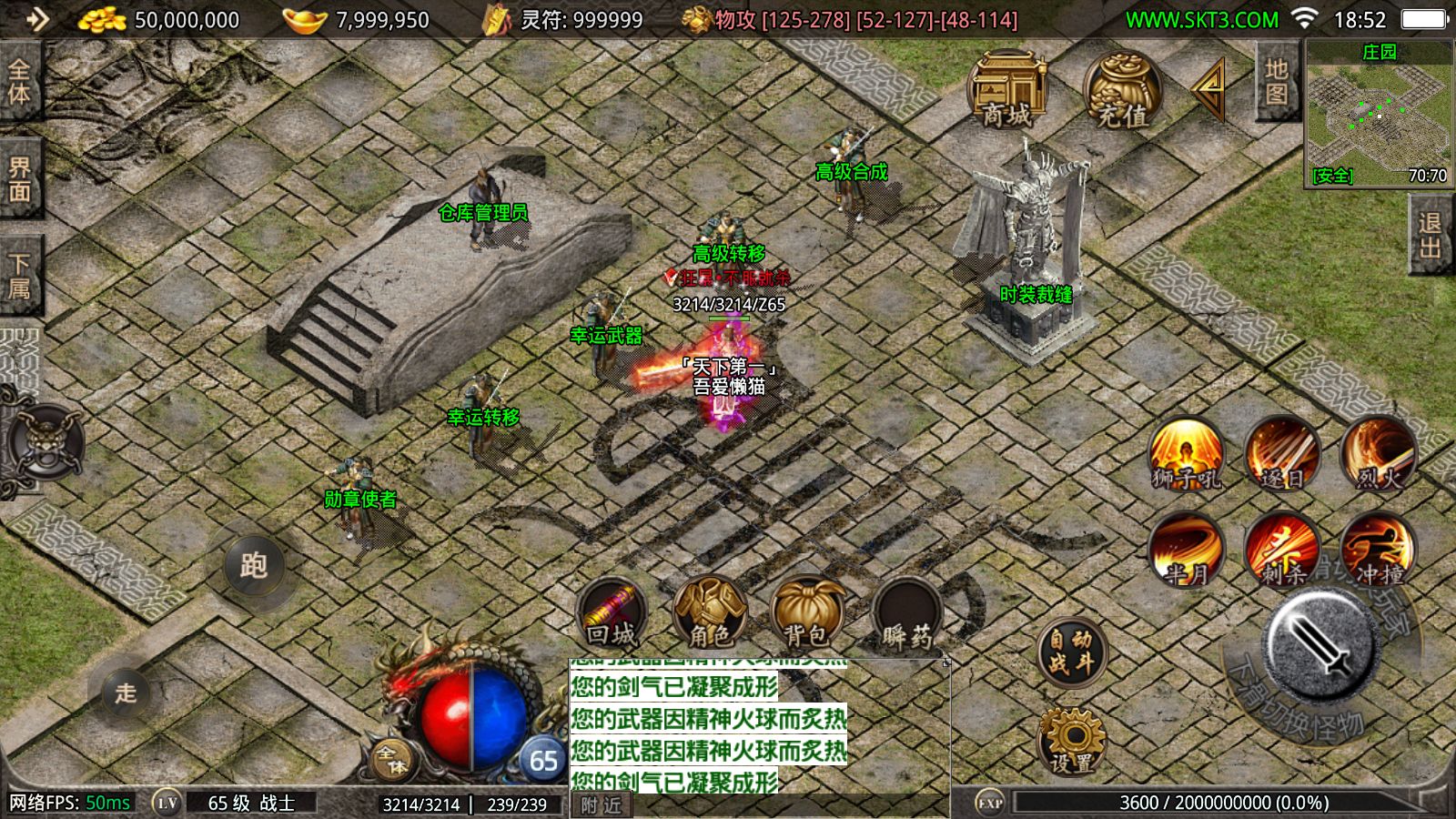Activate the 狮子吼 skill

(x=1187, y=453)
